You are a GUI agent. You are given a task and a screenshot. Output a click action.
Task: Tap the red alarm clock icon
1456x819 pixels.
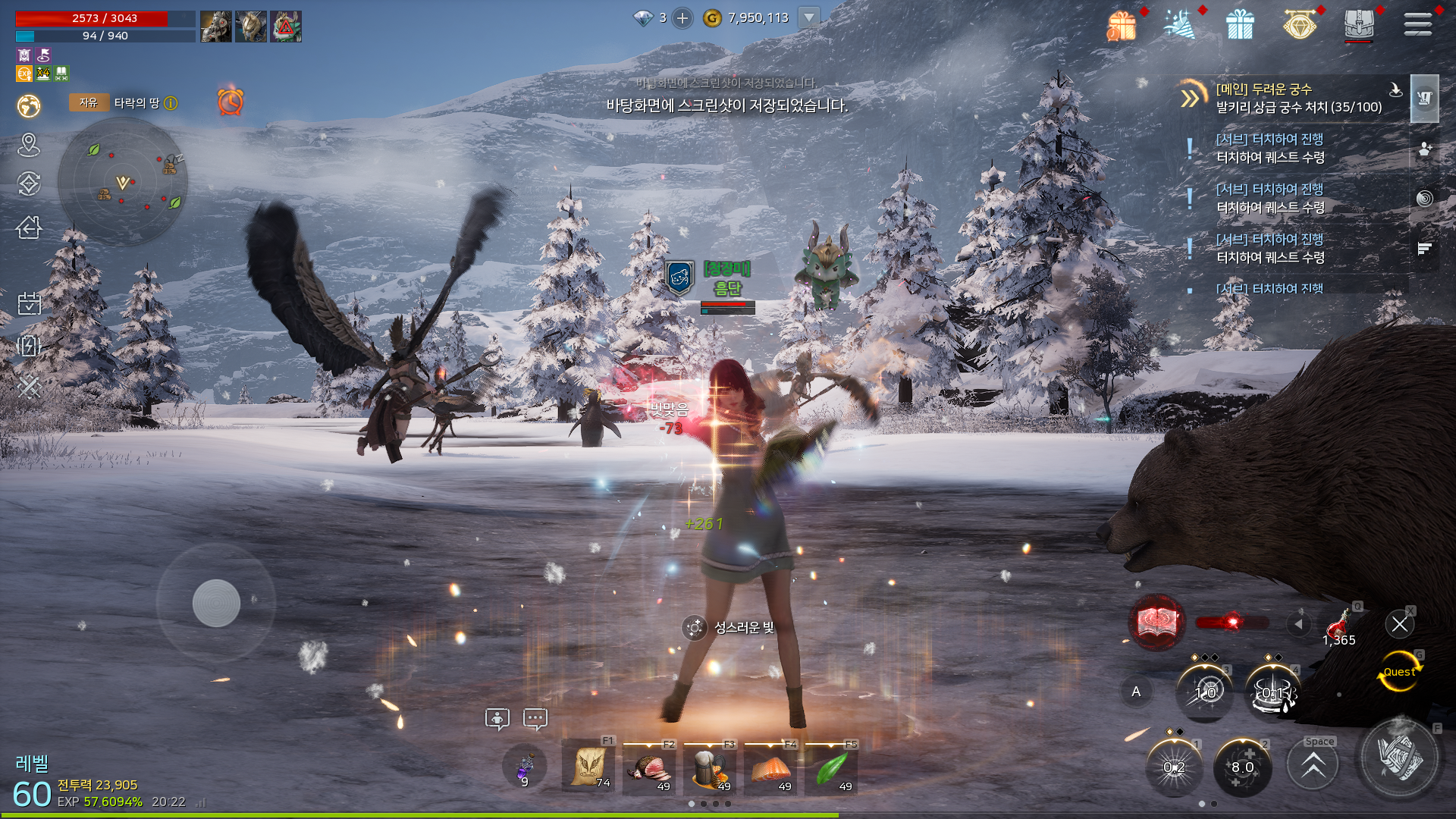231,102
